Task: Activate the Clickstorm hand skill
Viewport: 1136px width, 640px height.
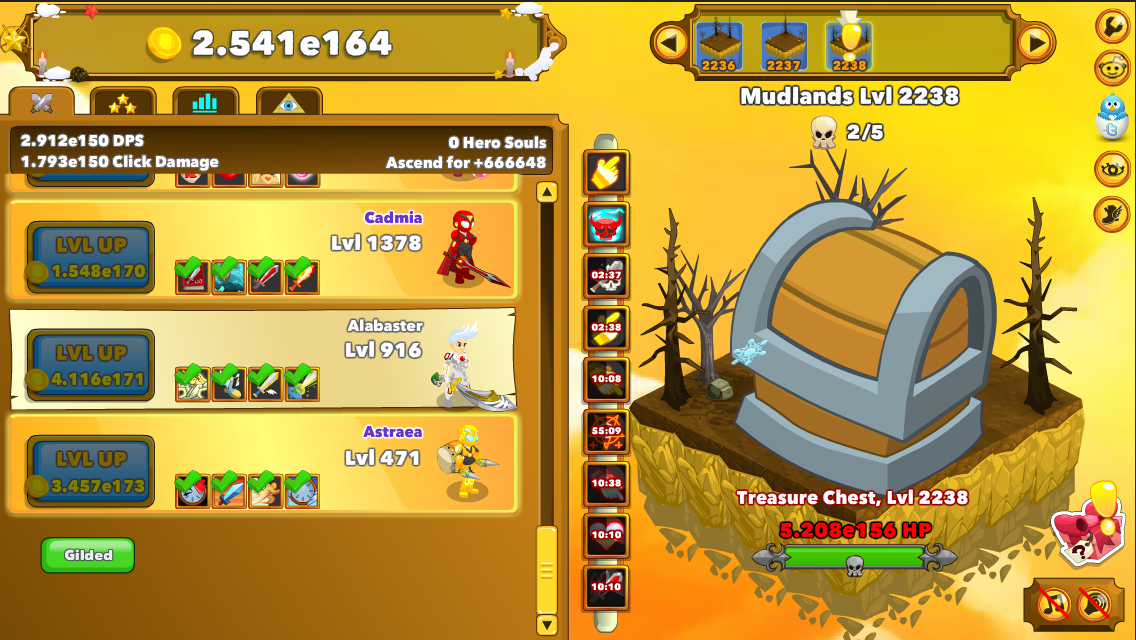Action: pos(607,172)
